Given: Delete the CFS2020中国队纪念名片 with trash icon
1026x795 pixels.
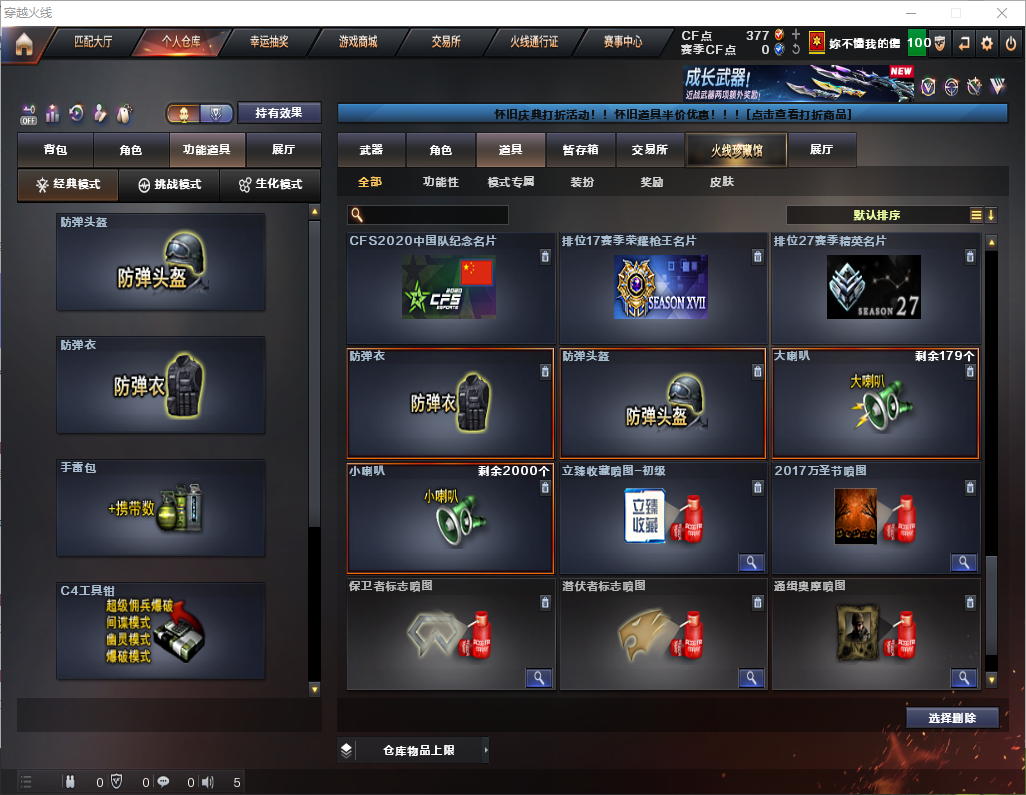Looking at the screenshot, I should pos(544,257).
